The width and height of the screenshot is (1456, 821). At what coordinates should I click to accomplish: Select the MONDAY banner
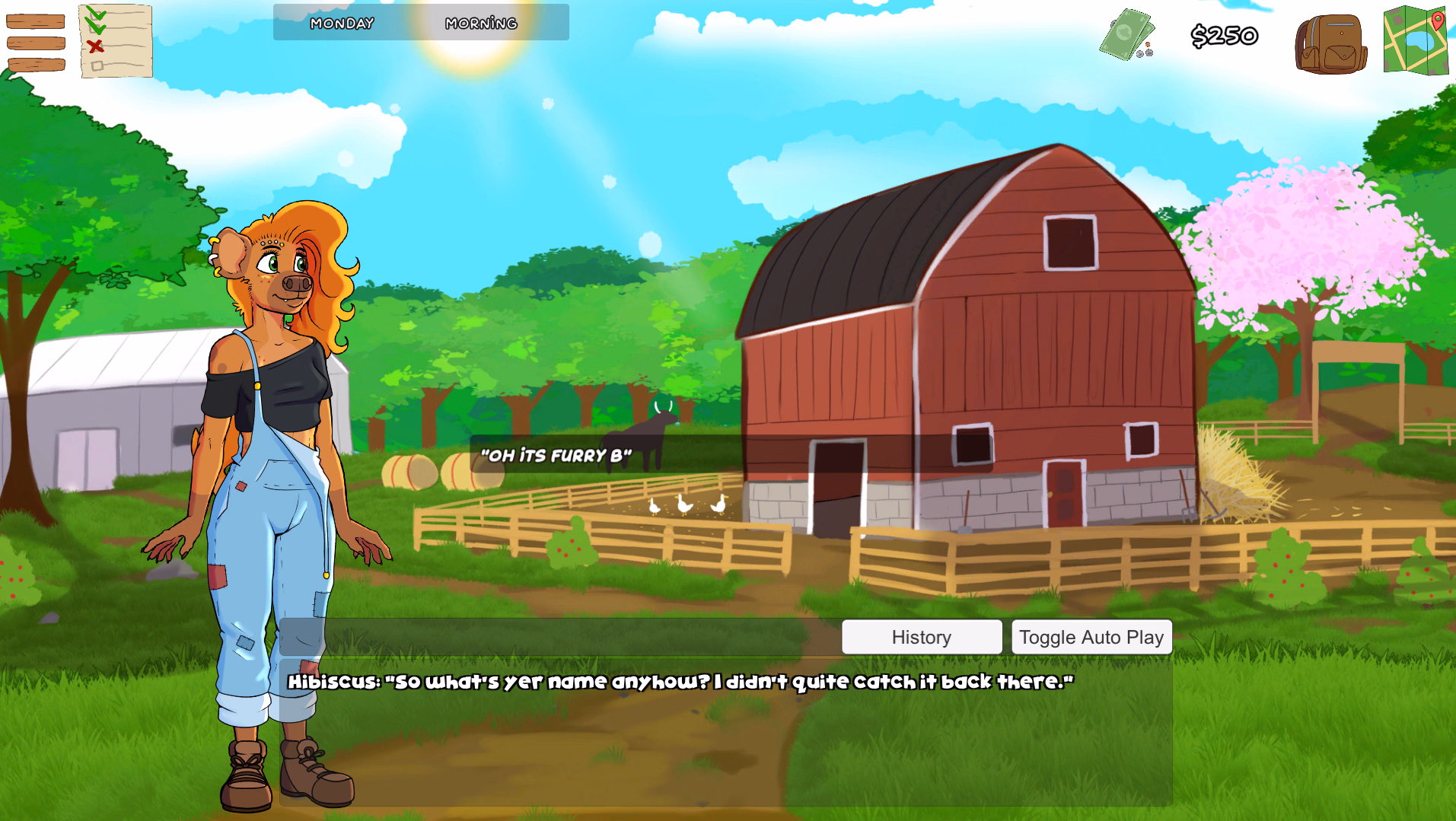click(341, 23)
